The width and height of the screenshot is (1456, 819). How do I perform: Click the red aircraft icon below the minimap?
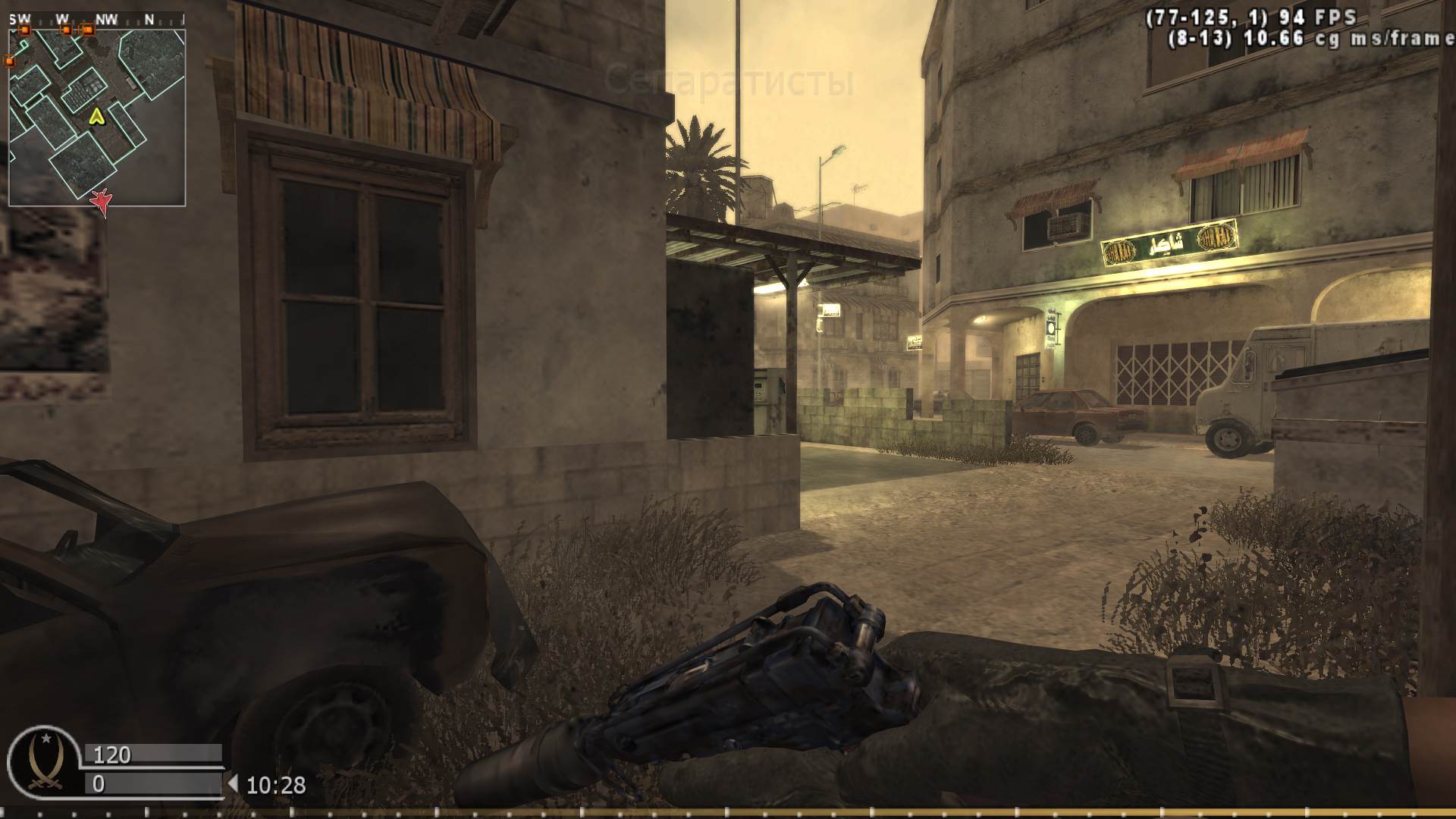[101, 203]
